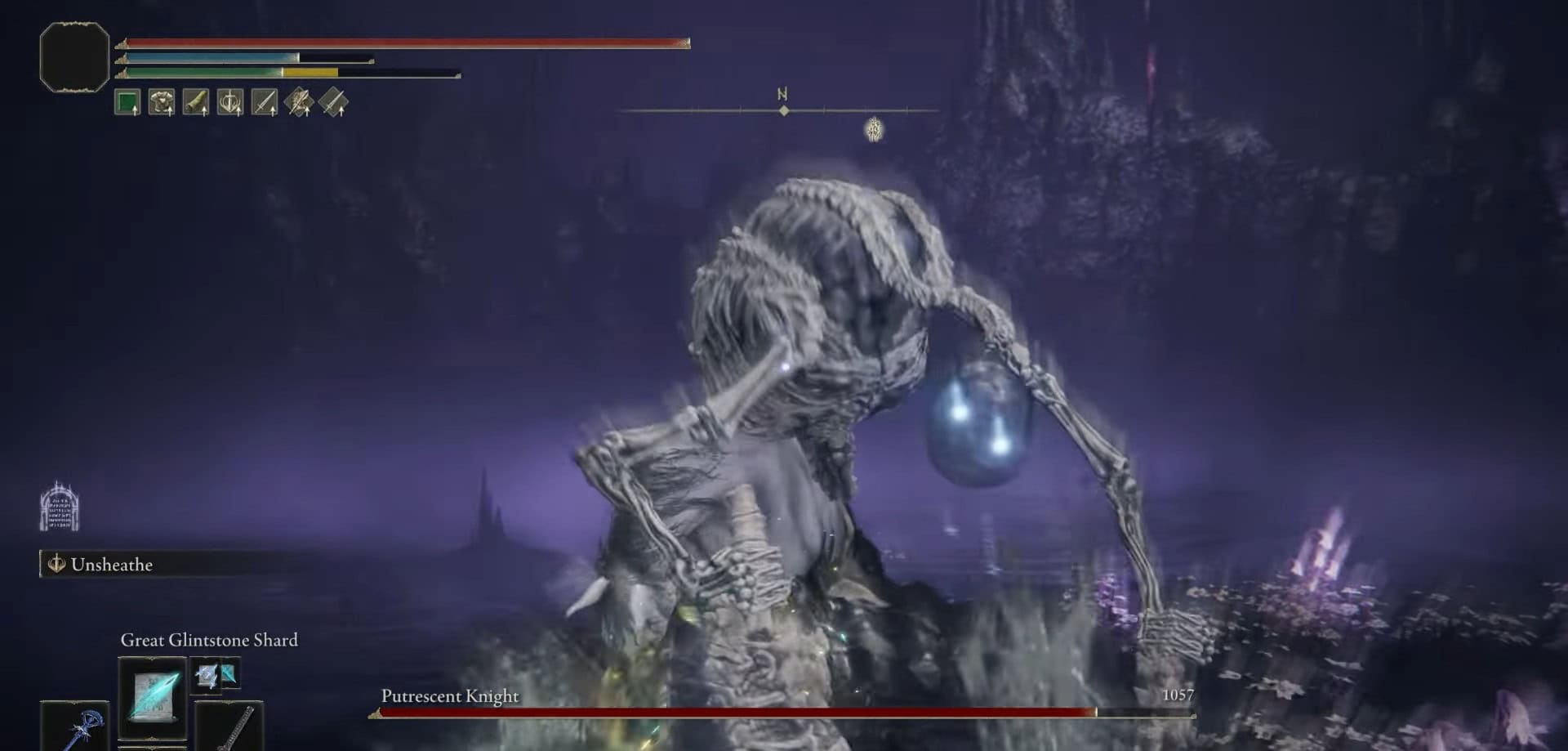The height and width of the screenshot is (751, 1568).
Task: Click the chest armor buff icon
Action: click(162, 103)
